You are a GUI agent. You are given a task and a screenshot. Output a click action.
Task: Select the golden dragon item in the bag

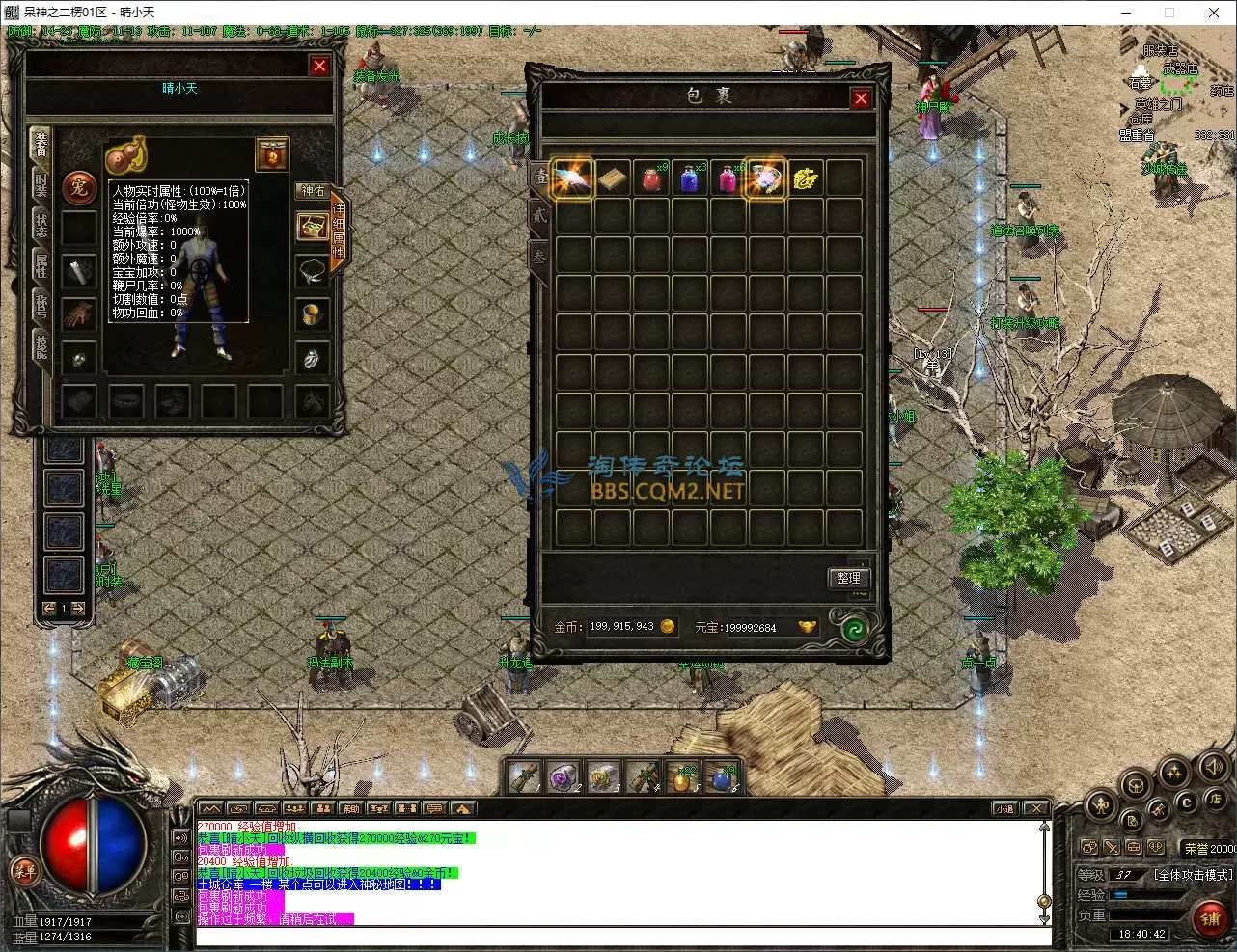tap(805, 178)
